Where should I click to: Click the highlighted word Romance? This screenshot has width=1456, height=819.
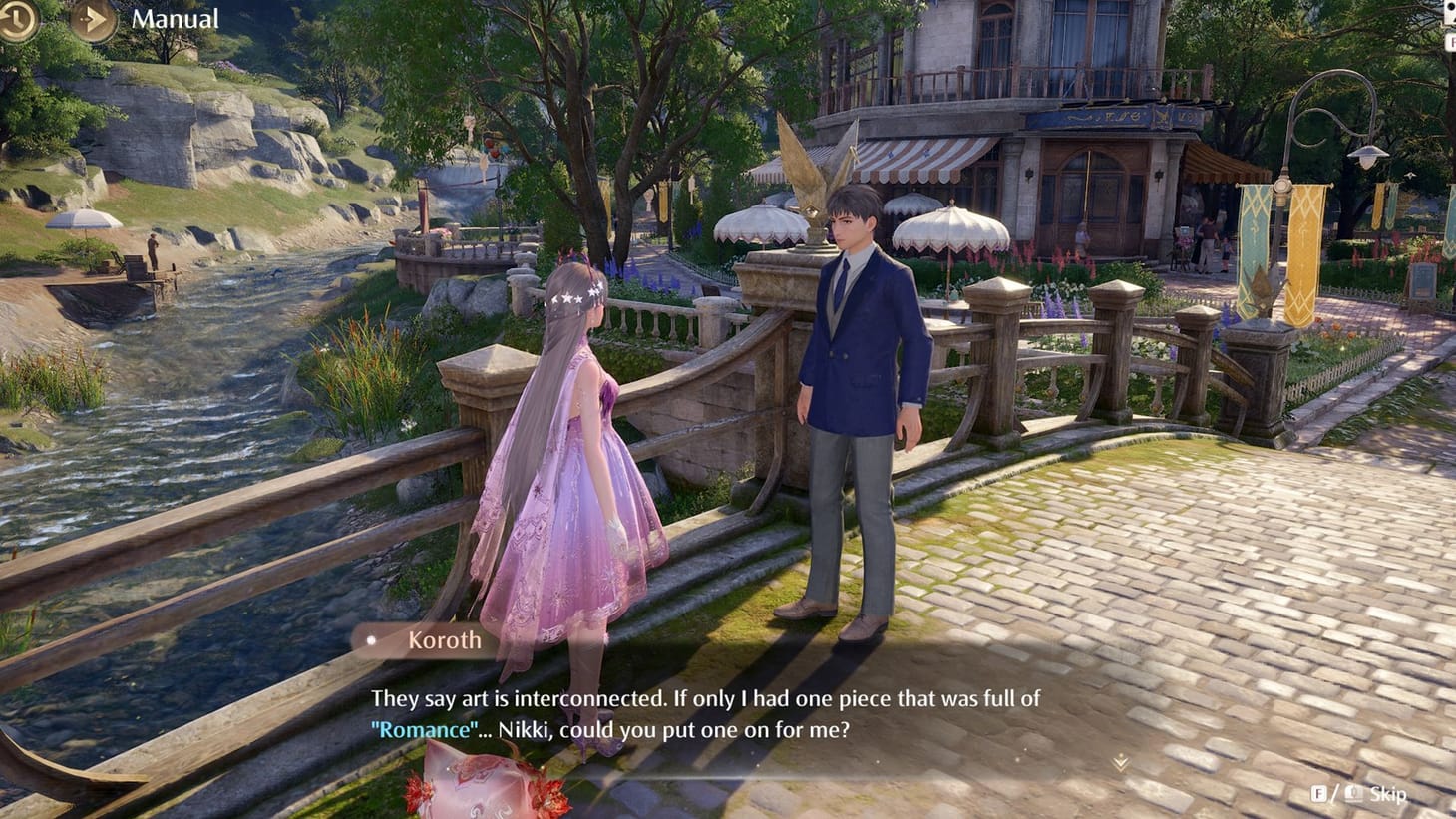pos(425,729)
